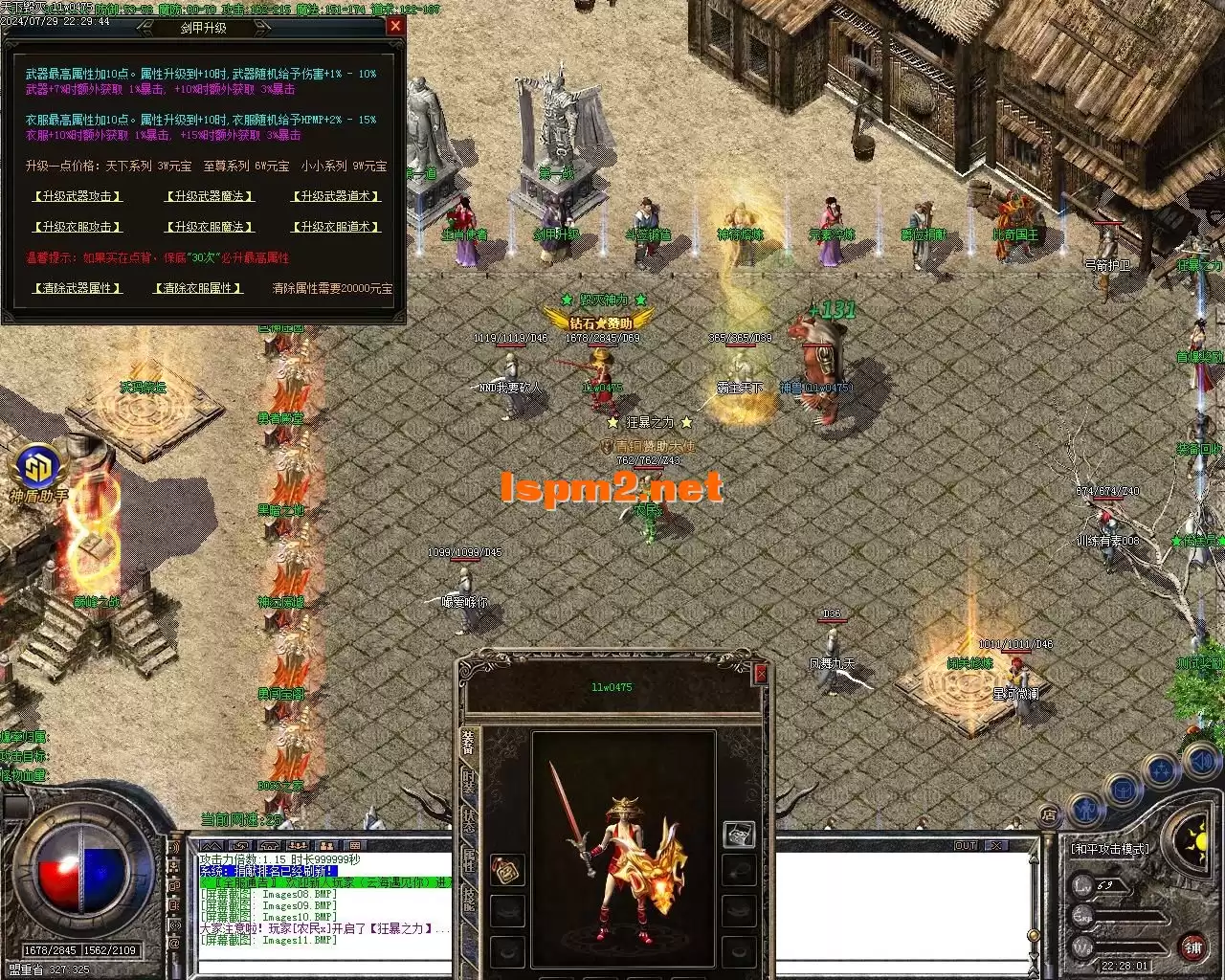The height and width of the screenshot is (980, 1225).
Task: Show the 属性 attributes tab
Action: [468, 858]
